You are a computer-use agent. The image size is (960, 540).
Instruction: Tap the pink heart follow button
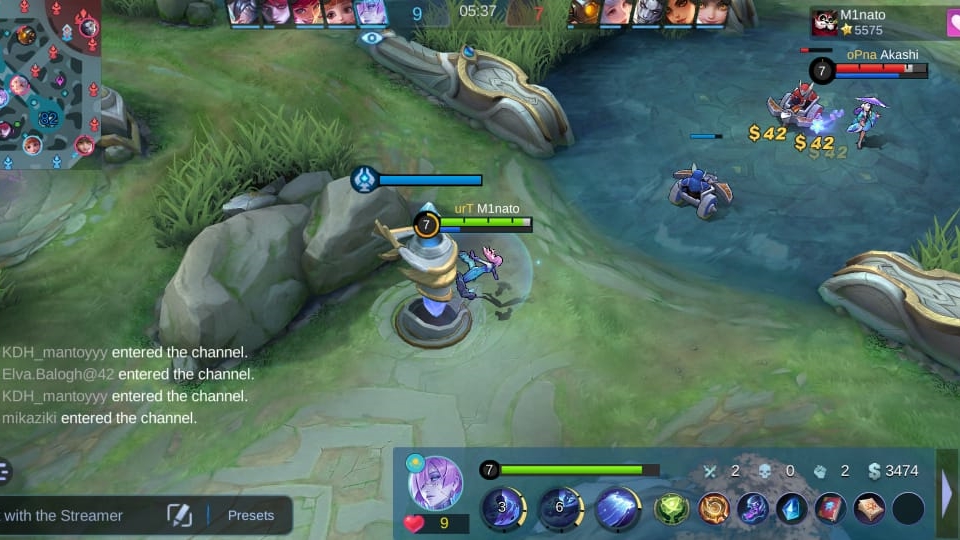tap(953, 22)
